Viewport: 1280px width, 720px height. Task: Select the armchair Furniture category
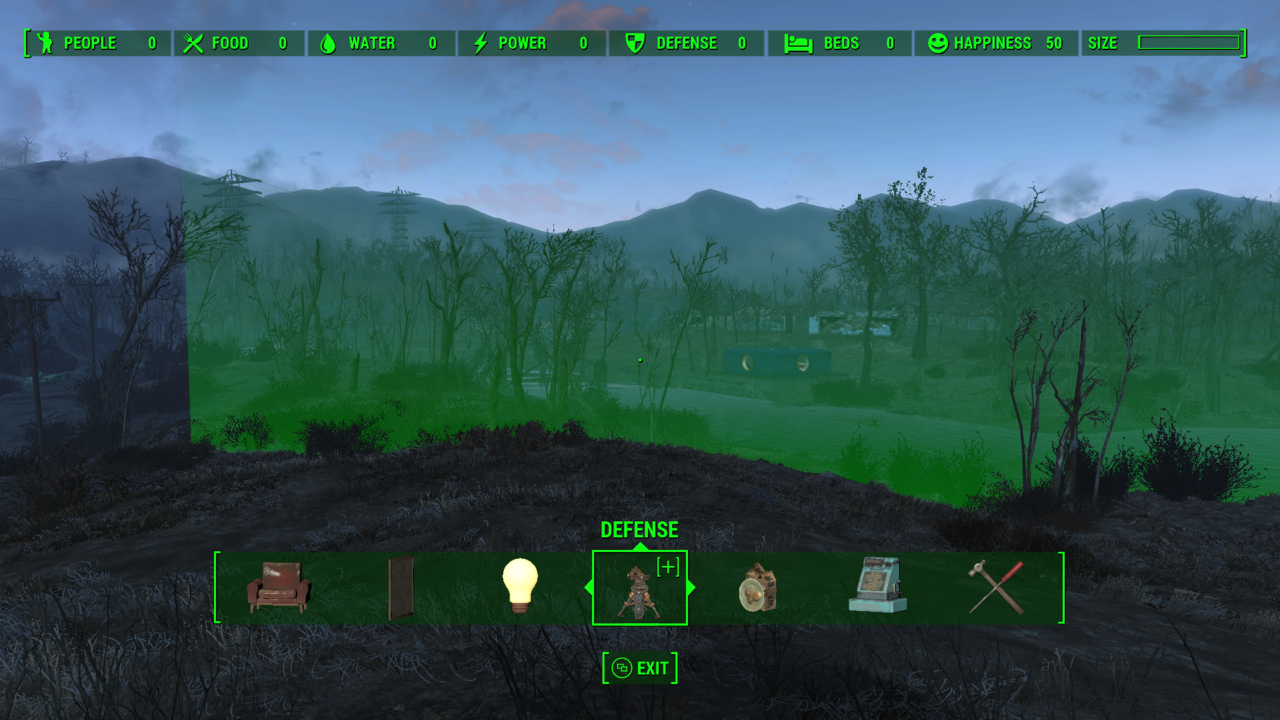click(279, 587)
